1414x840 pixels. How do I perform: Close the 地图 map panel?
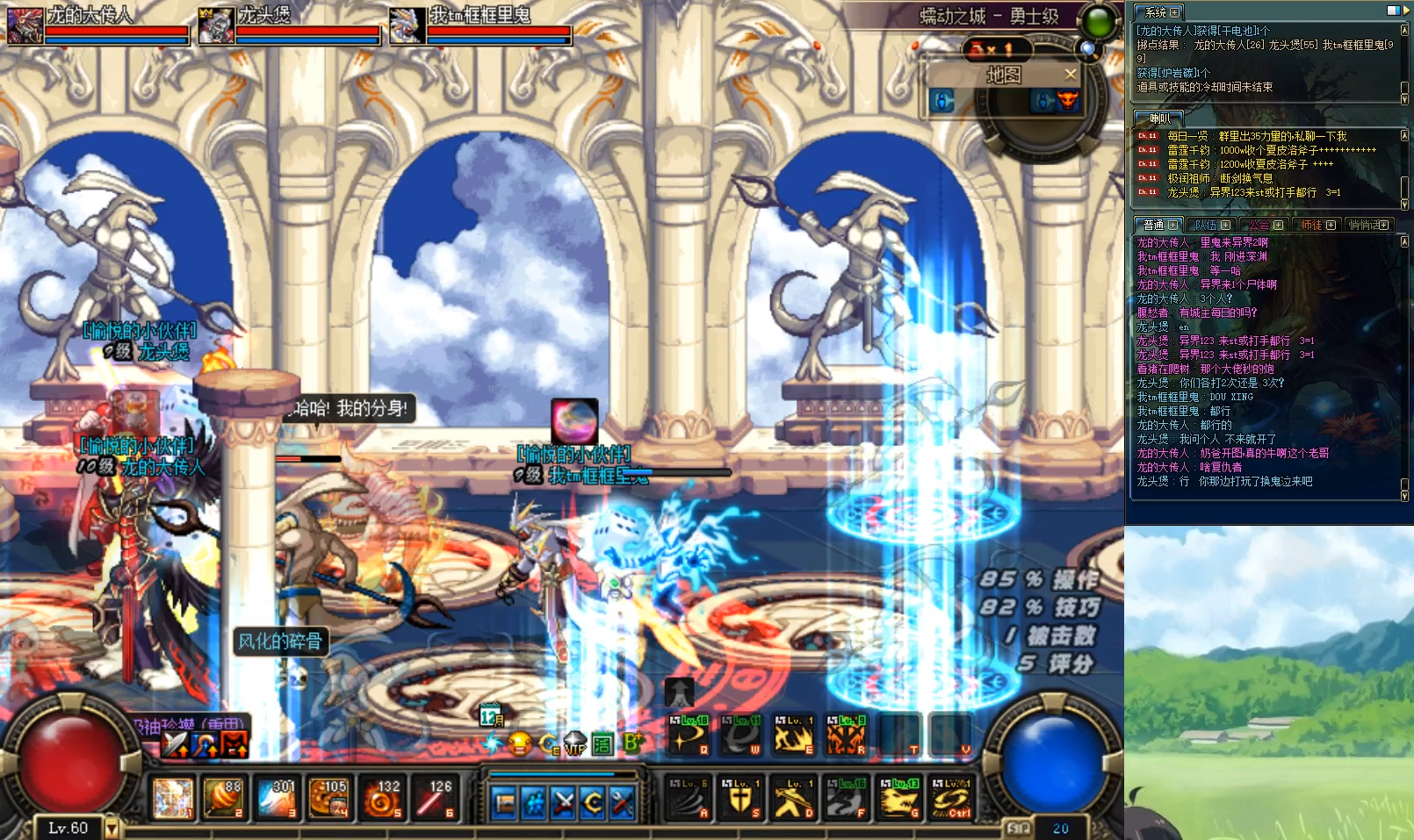(1070, 75)
